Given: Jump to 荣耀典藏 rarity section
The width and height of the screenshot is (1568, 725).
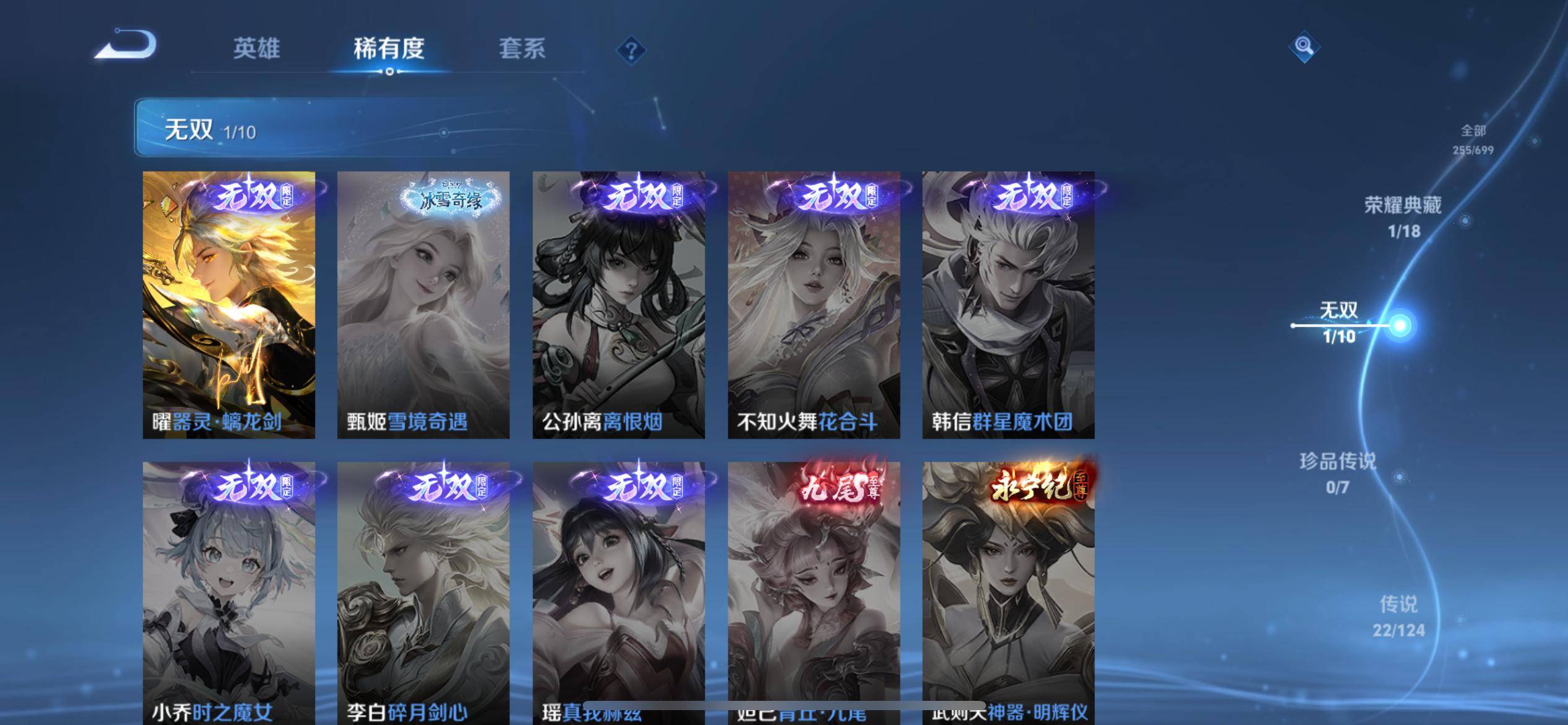Looking at the screenshot, I should (x=1403, y=217).
